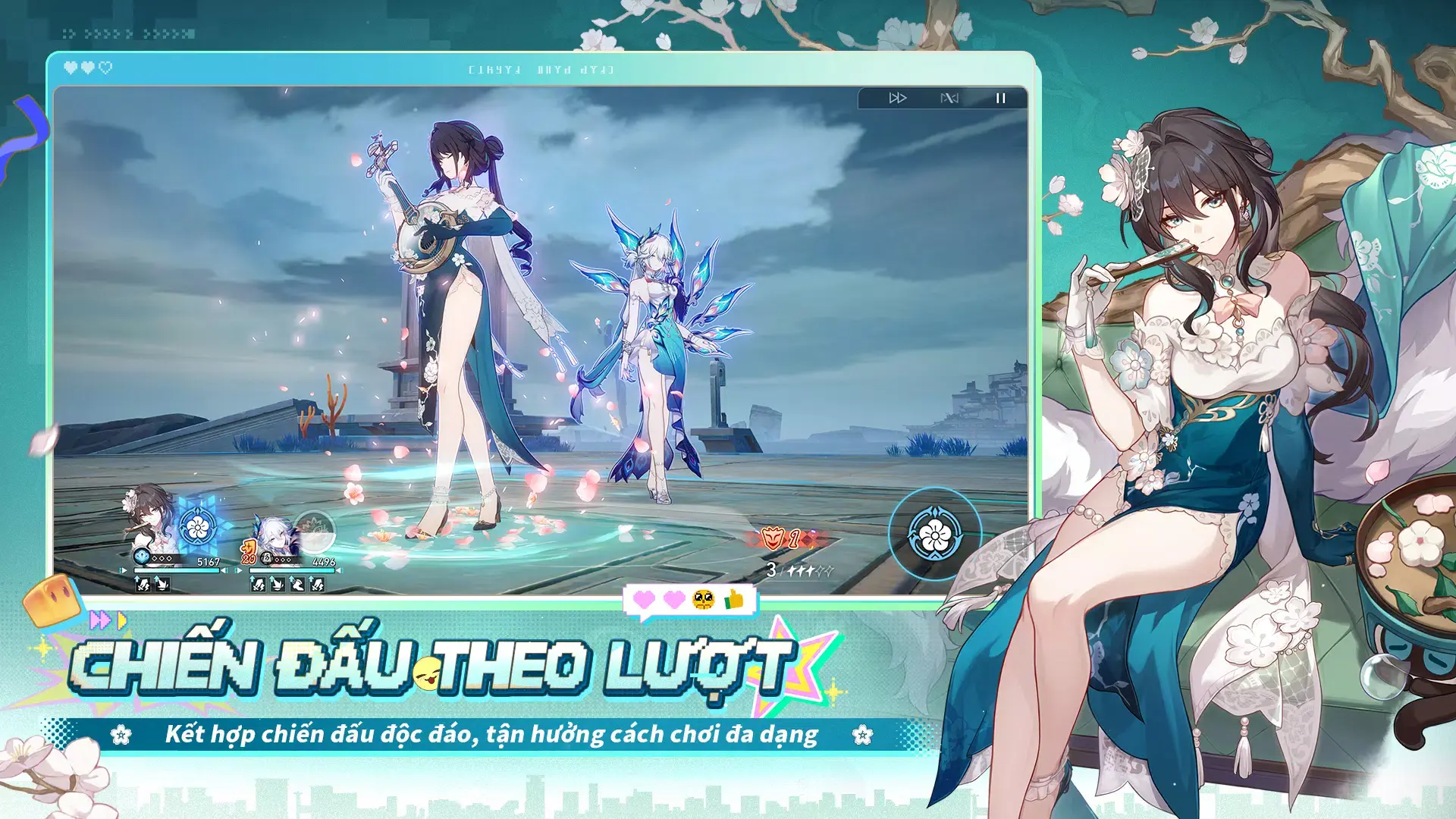
Task: Open the first buff icon under Ruan Mei's HP bar
Action: coord(142,584)
